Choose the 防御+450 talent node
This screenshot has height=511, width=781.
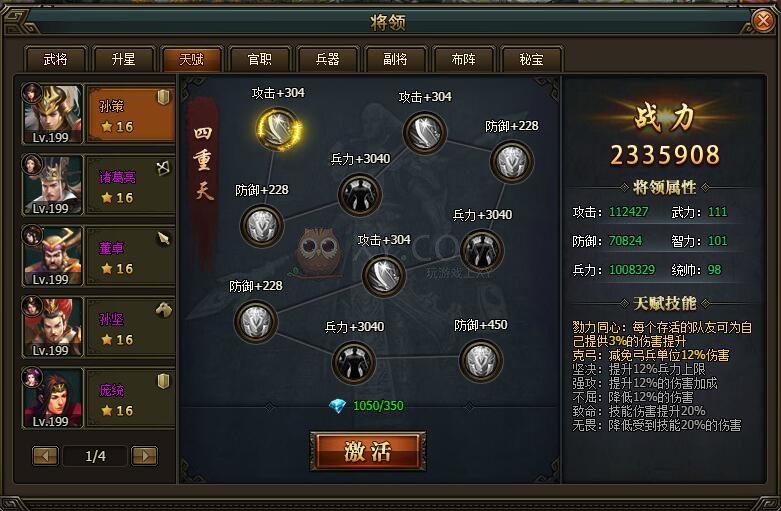click(480, 360)
